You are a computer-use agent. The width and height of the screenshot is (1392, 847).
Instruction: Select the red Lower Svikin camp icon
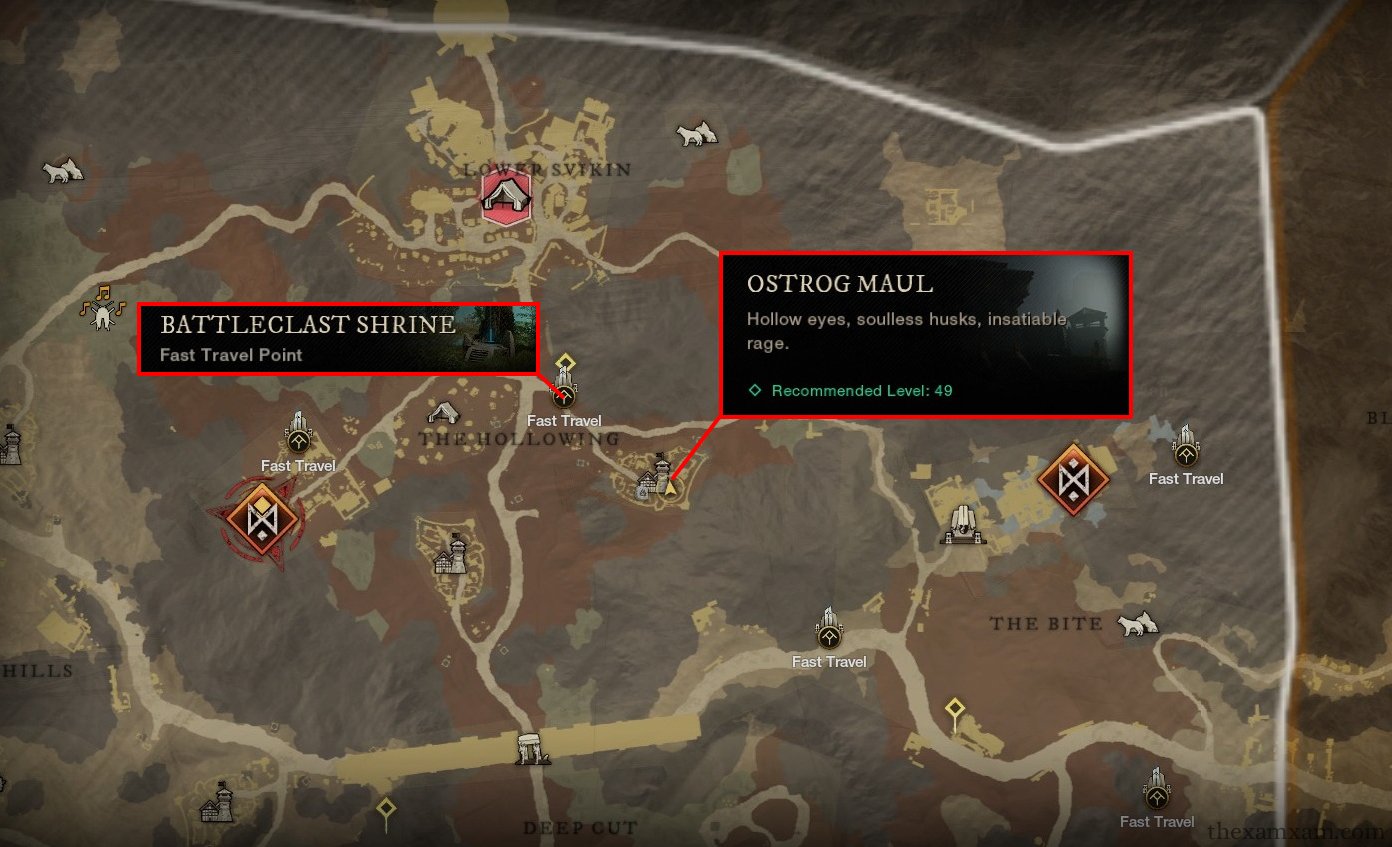click(x=505, y=196)
